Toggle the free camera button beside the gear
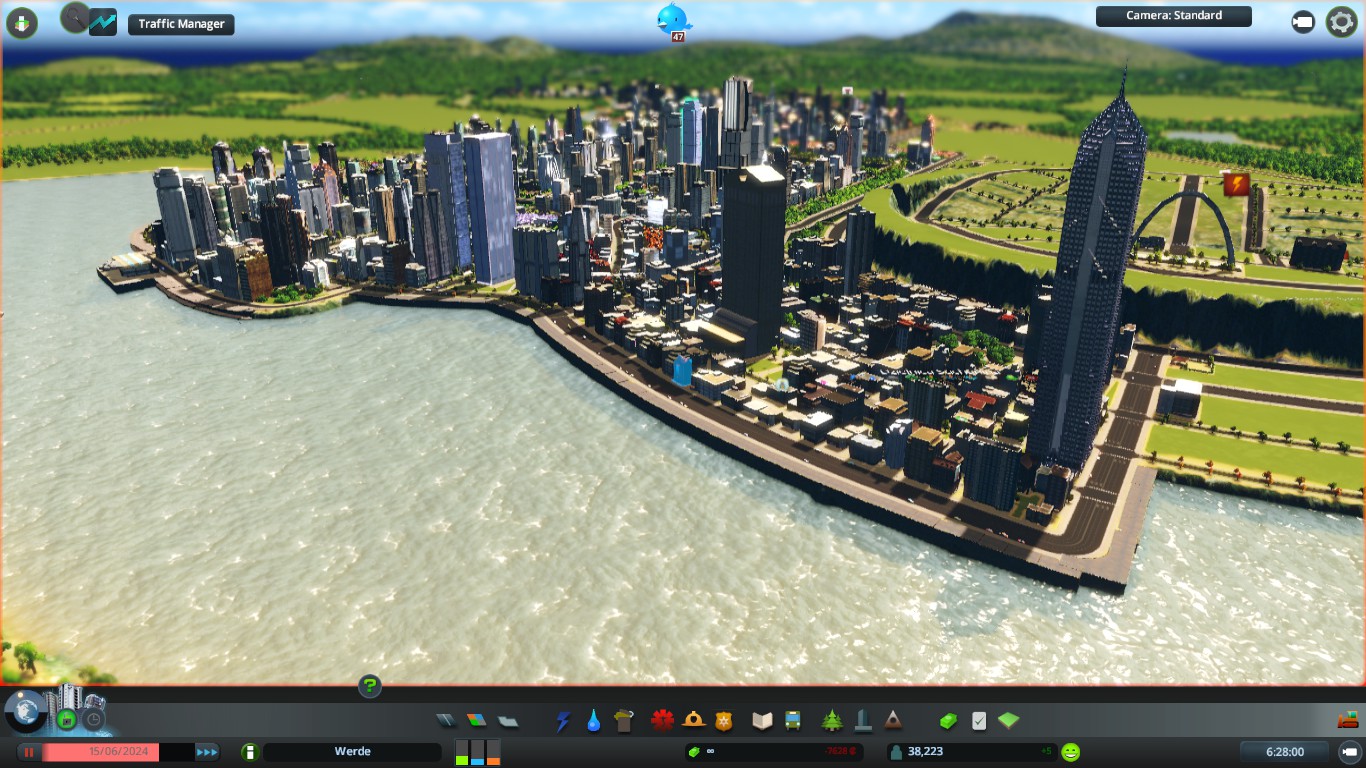Viewport: 1366px width, 768px height. coord(1303,22)
